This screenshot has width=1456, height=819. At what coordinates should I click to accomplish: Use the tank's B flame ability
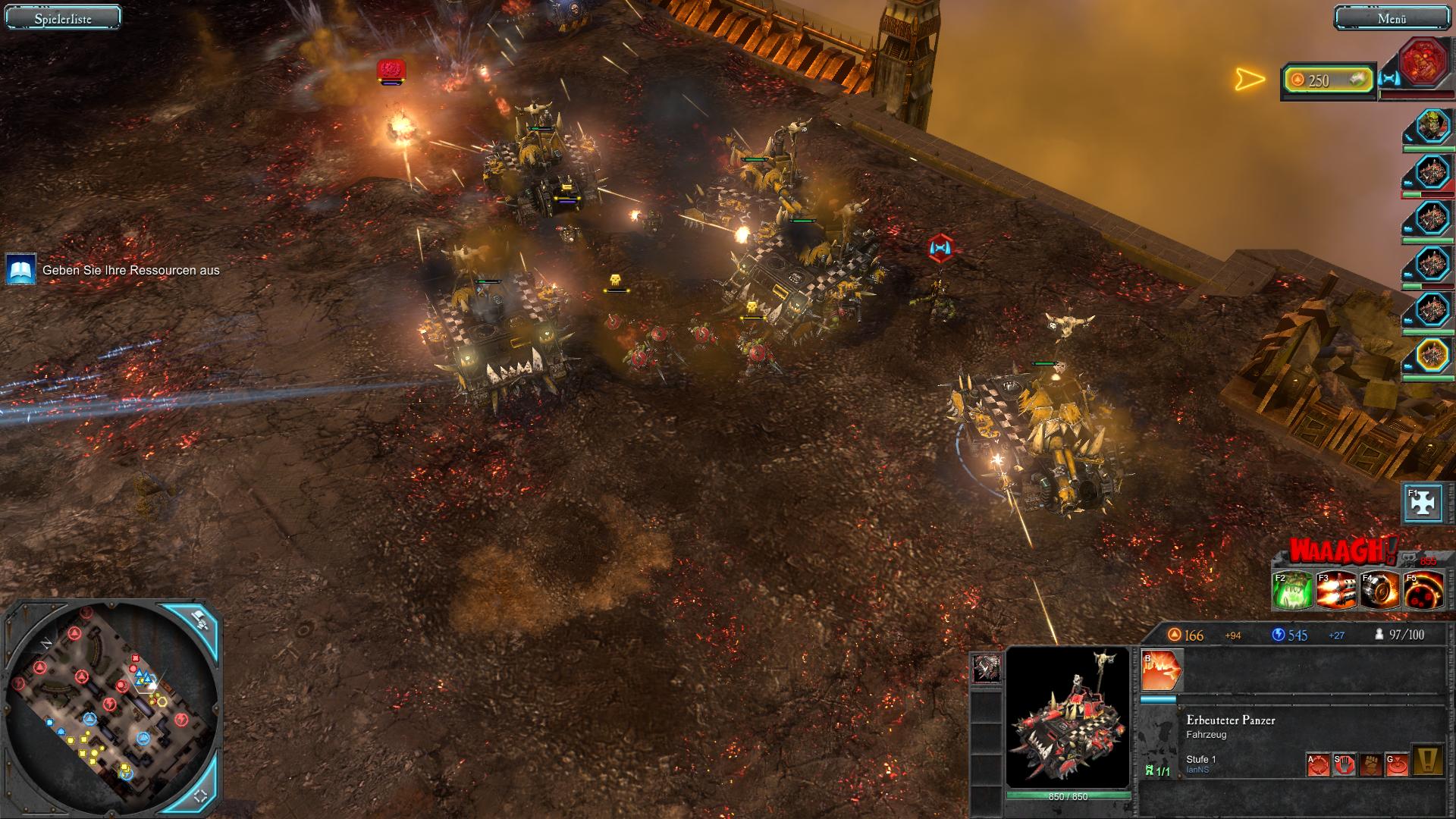point(1162,670)
